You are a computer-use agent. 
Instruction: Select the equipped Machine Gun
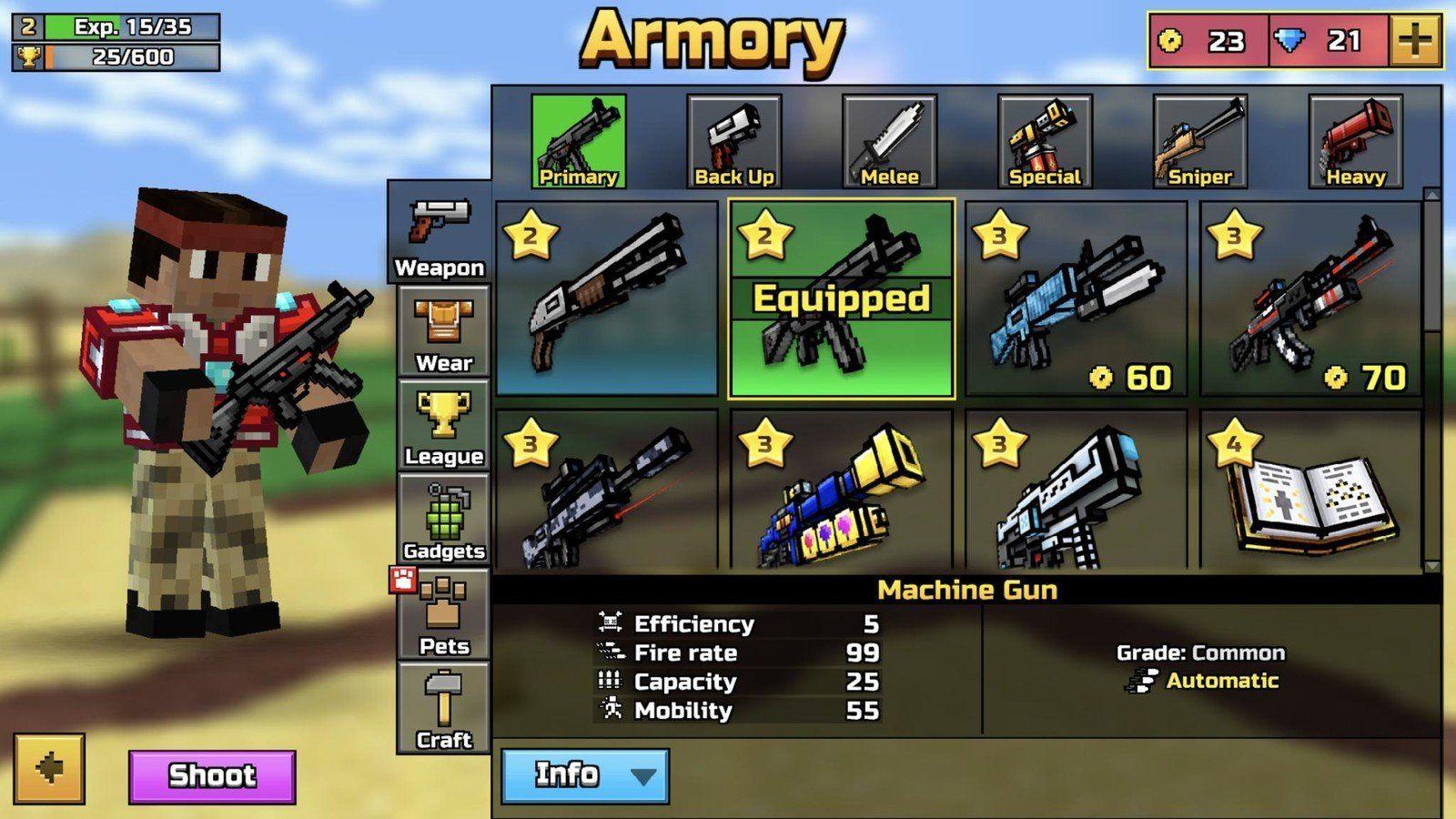[843, 300]
